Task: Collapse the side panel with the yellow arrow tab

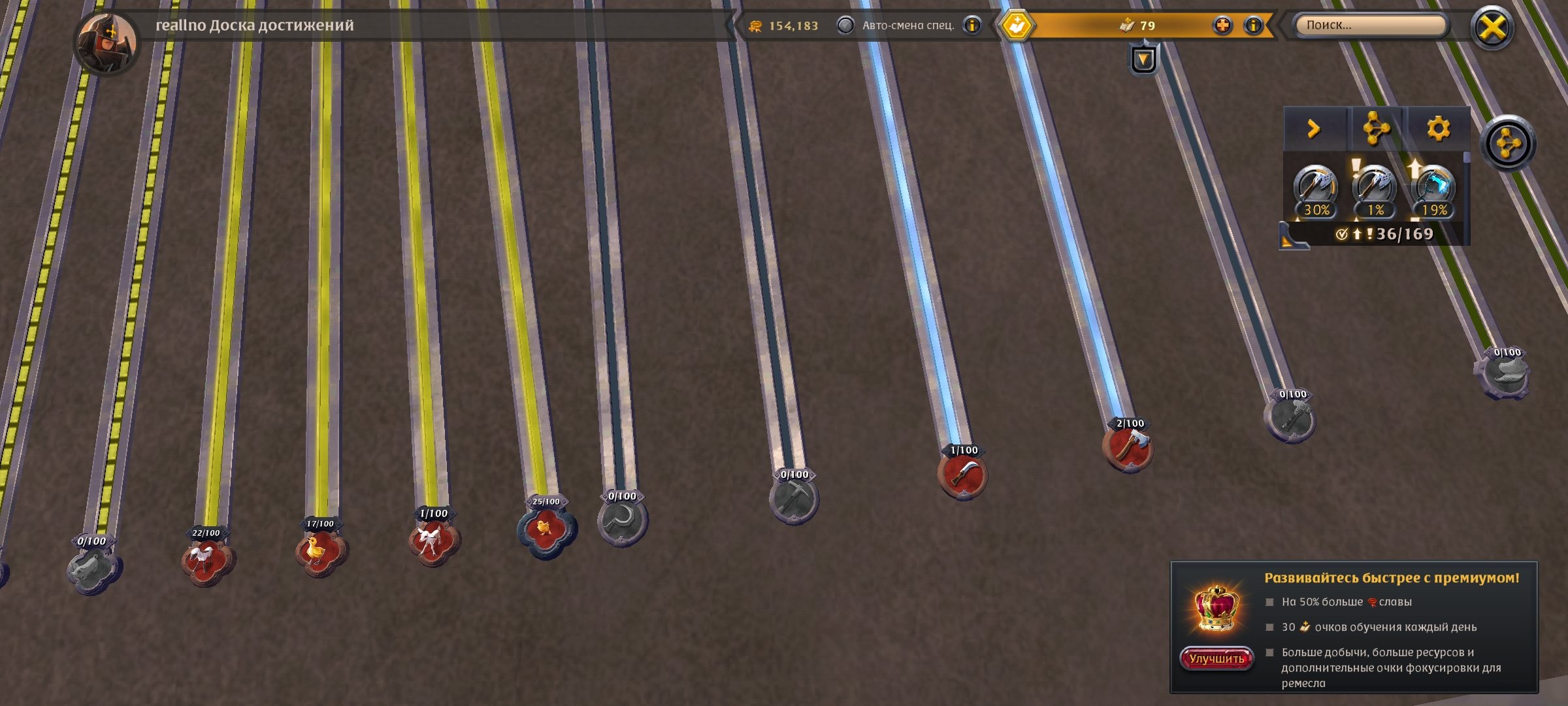Action: pyautogui.click(x=1314, y=129)
